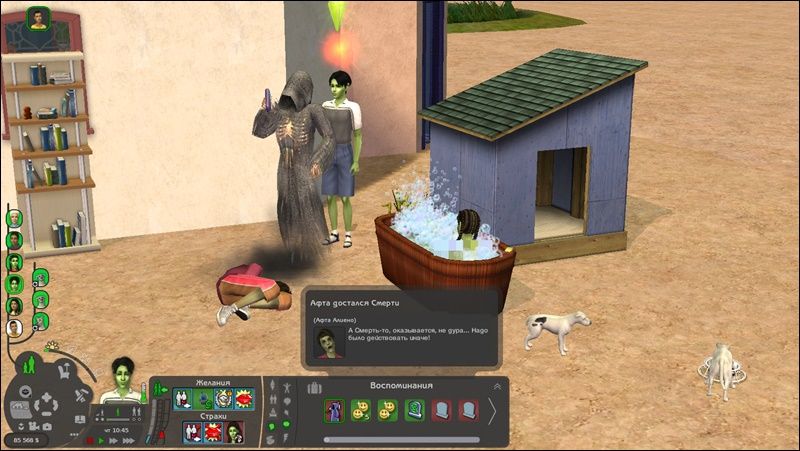Click the household sim portrait at the top left

click(x=38, y=19)
